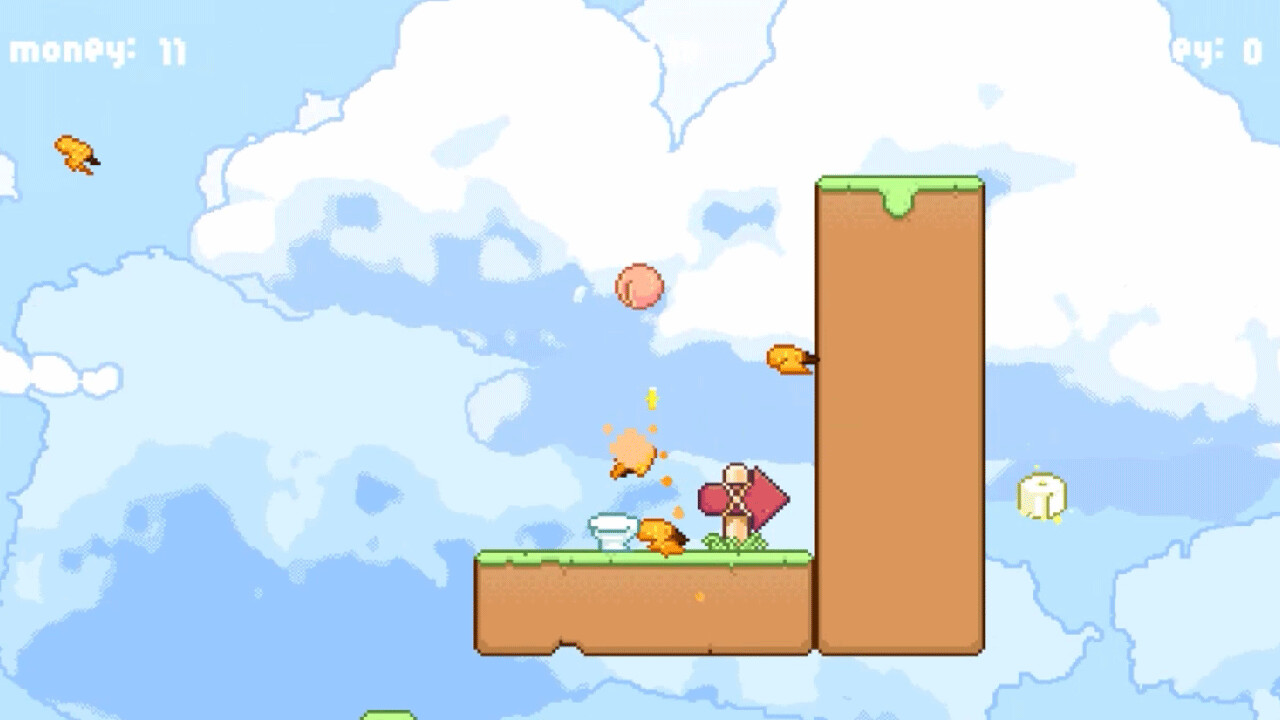This screenshot has height=720, width=1280.
Task: Select the small falling coin particle
Action: [651, 400]
